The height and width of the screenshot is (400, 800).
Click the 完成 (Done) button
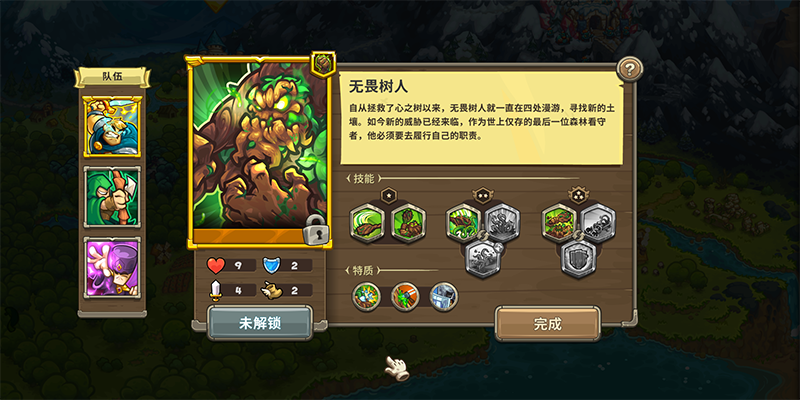(x=547, y=323)
